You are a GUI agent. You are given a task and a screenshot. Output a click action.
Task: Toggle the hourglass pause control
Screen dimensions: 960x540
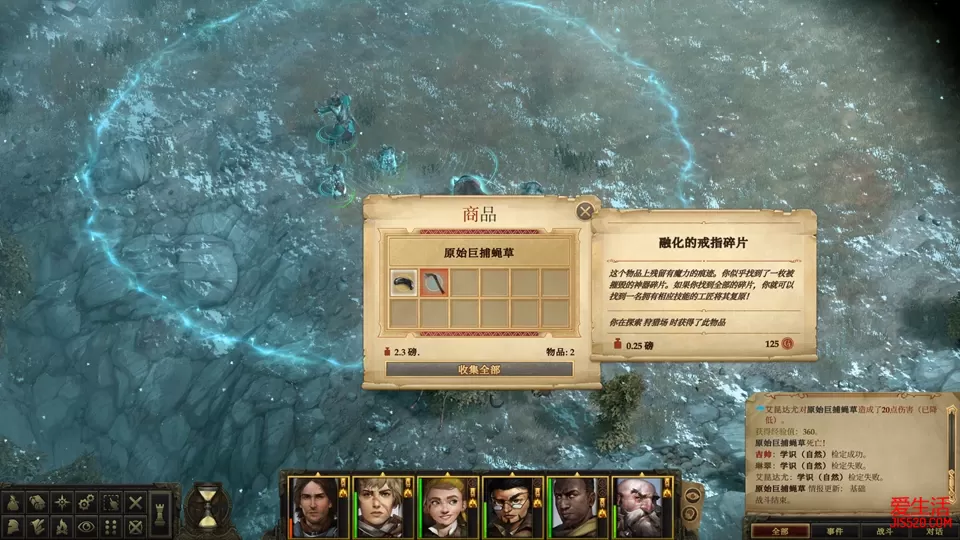[x=207, y=506]
